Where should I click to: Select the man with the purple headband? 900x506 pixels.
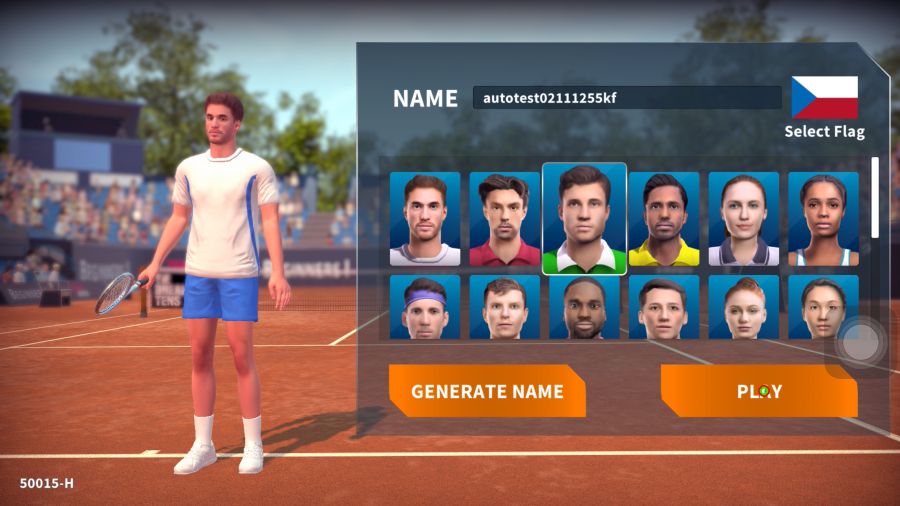(425, 307)
